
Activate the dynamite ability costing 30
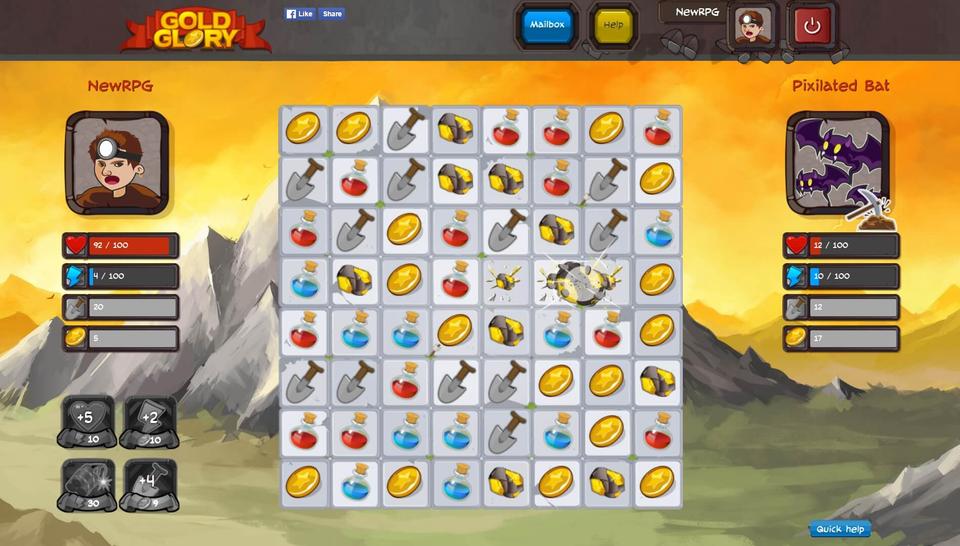click(86, 485)
